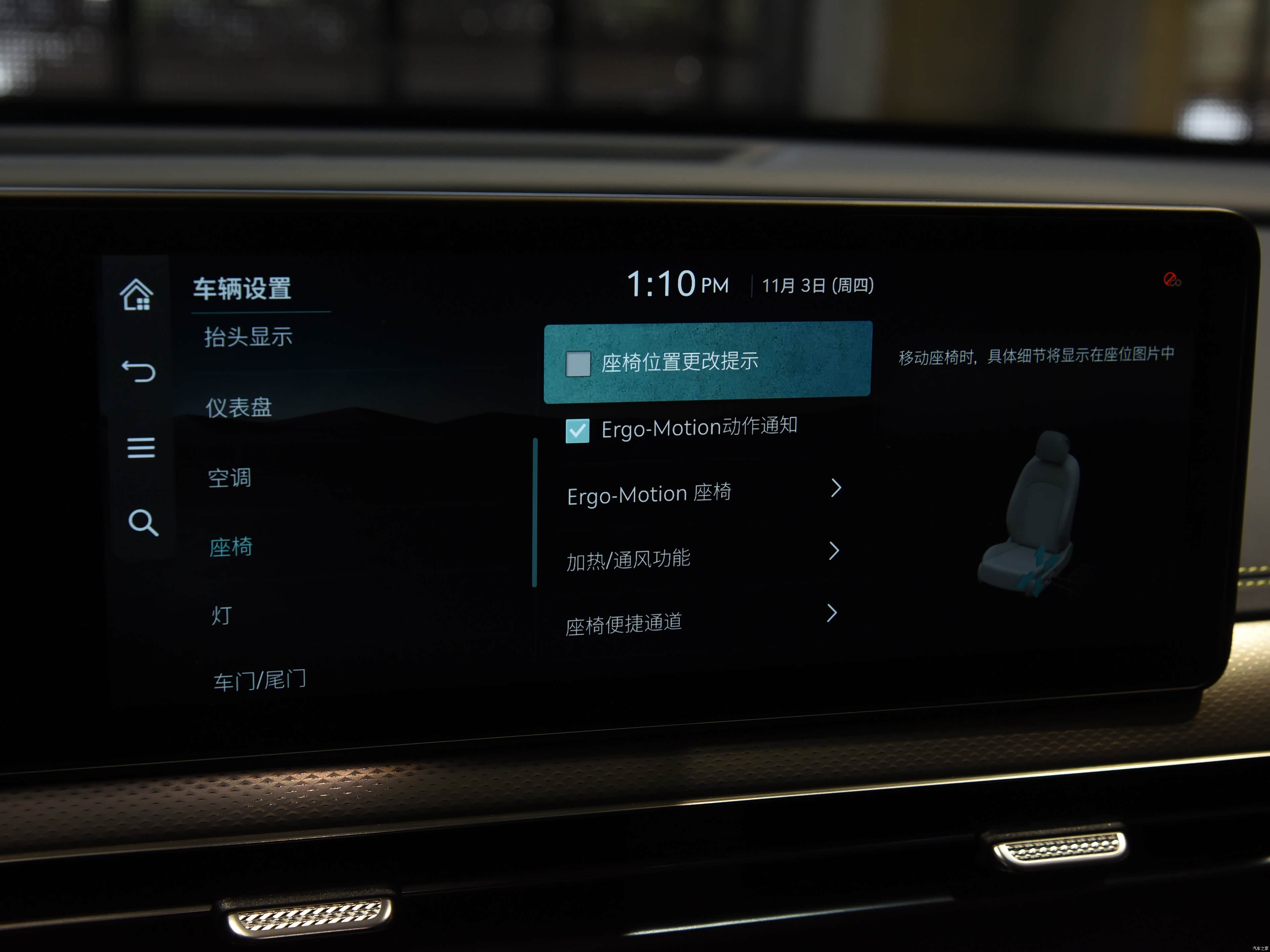Enable the 座椅位置更改提示 checkbox
The image size is (1270, 952).
578,364
